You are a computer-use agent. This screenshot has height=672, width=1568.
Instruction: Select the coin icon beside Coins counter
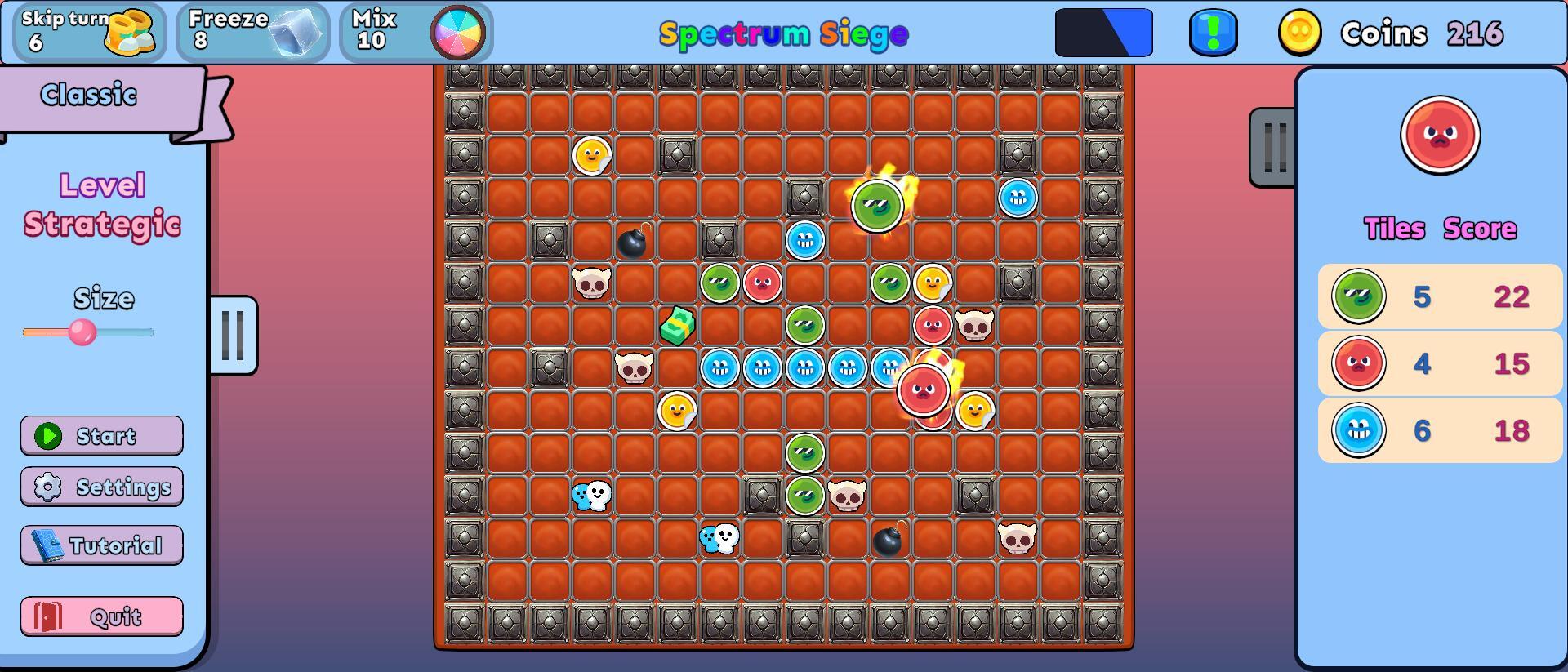(1300, 33)
